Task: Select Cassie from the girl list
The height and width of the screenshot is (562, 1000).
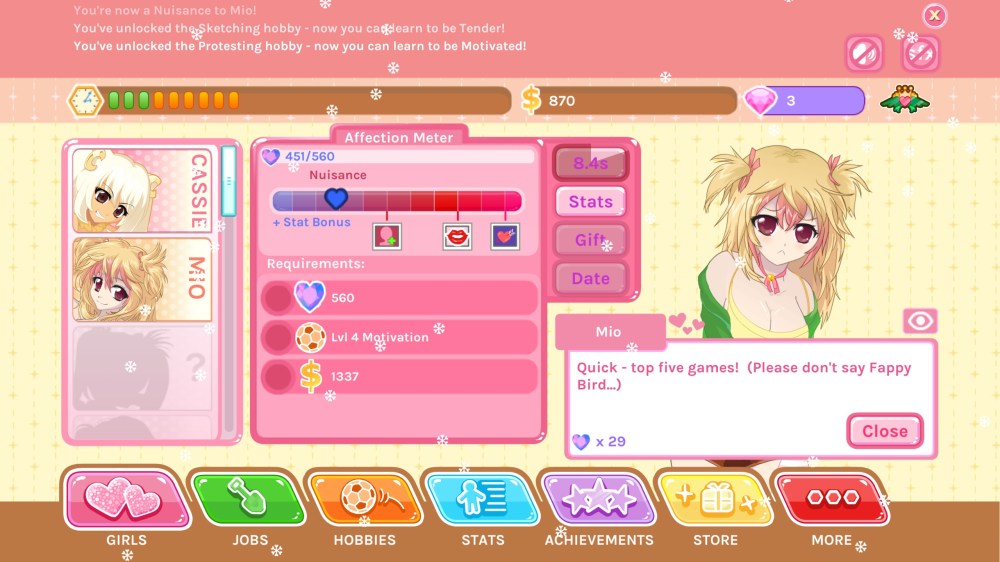Action: 142,190
